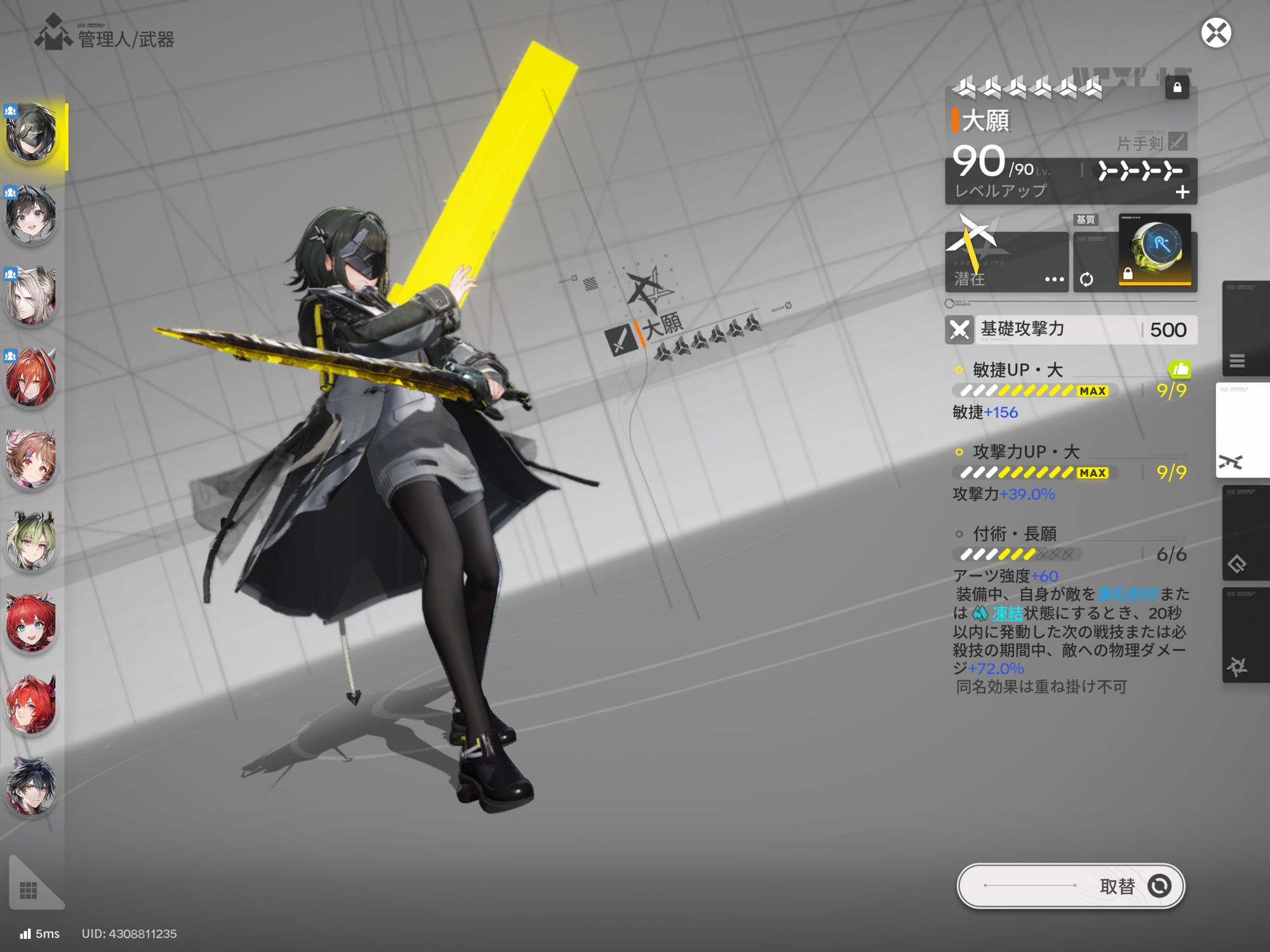
Task: Close the weapon screen
Action: pos(1215,33)
